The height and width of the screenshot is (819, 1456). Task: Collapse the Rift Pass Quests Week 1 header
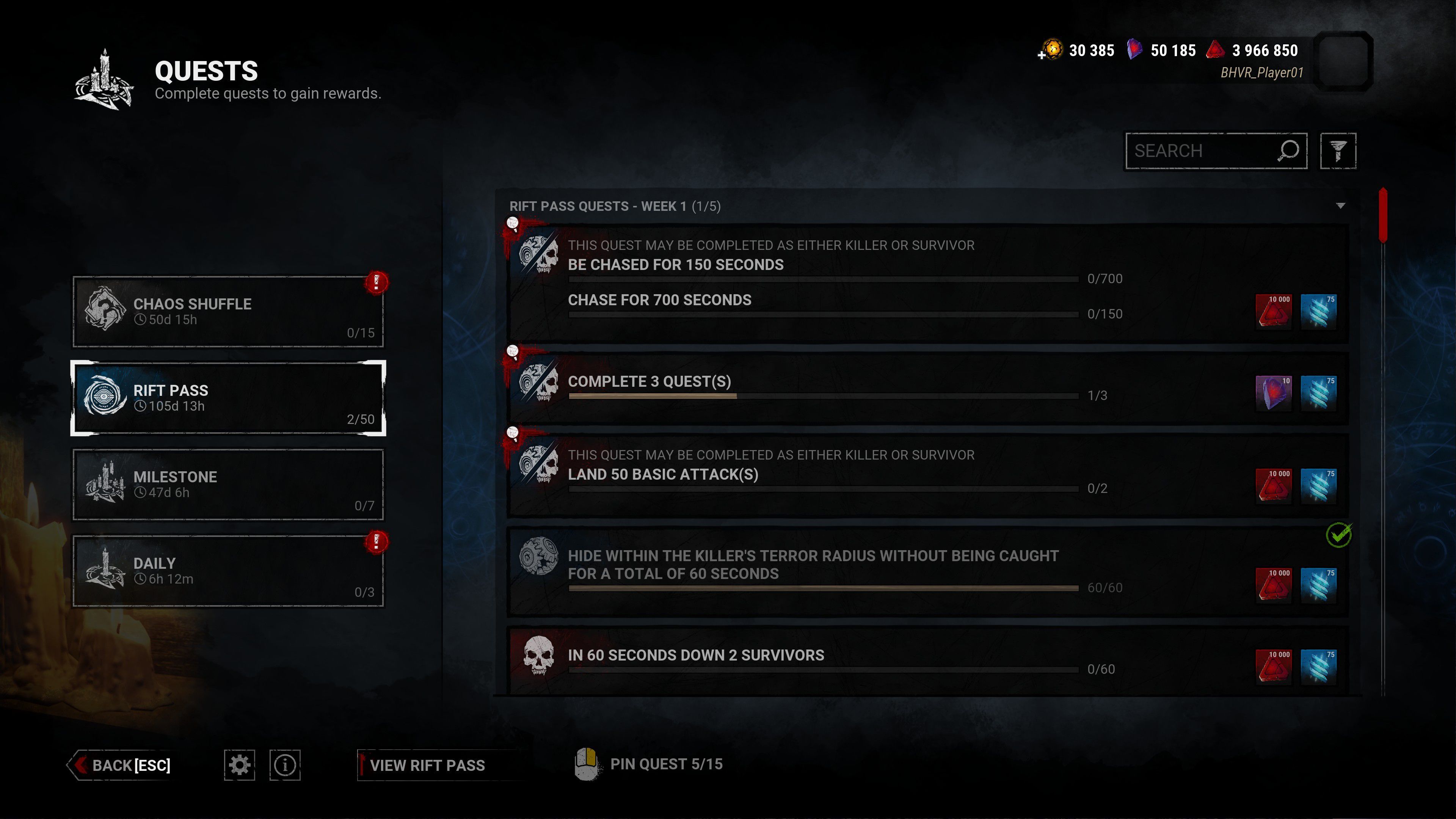1340,206
